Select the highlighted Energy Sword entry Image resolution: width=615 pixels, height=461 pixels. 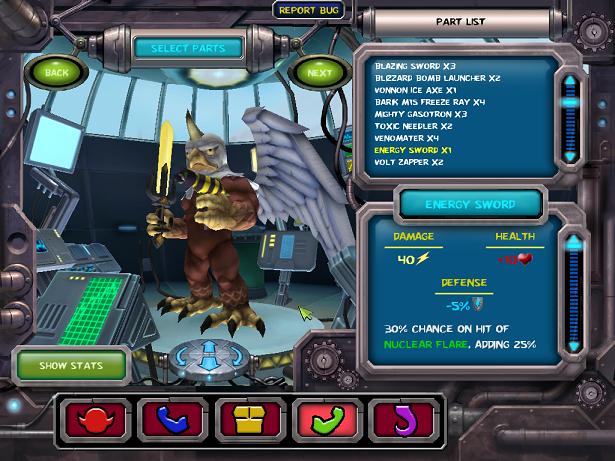(414, 150)
